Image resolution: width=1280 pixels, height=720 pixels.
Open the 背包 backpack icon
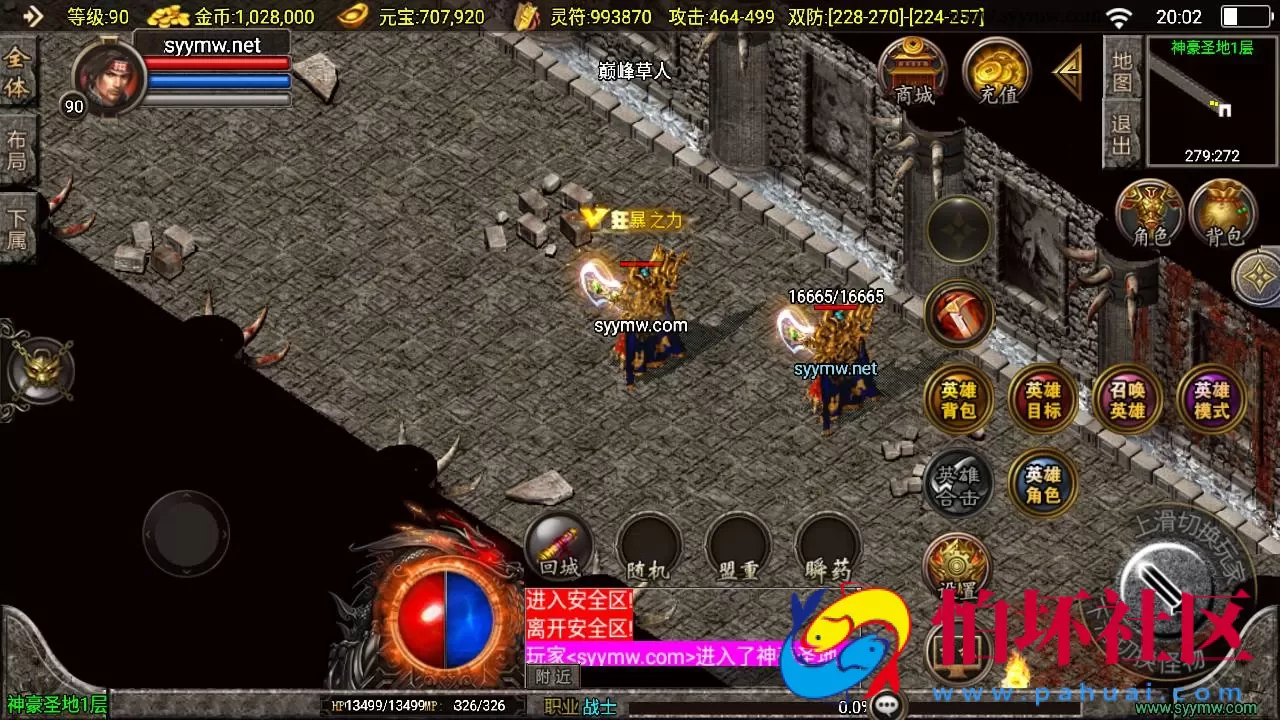[x=1222, y=213]
